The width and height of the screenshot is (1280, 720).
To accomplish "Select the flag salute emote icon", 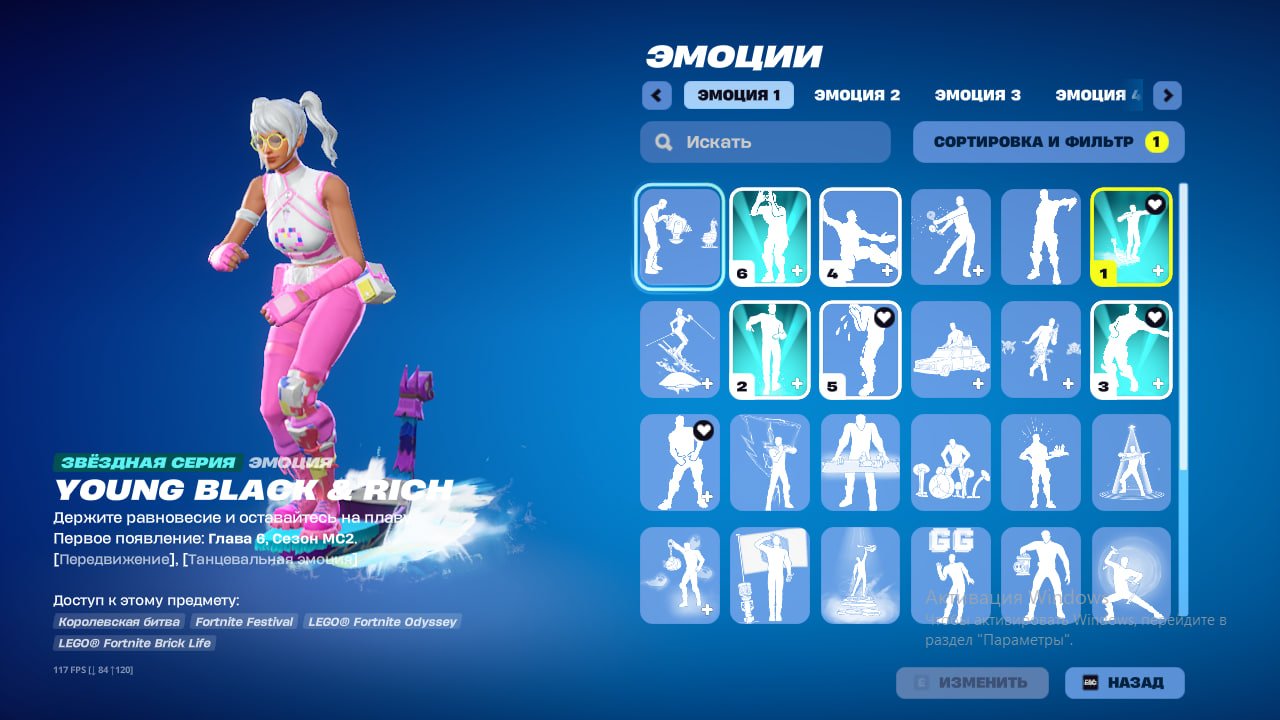I will click(x=769, y=575).
